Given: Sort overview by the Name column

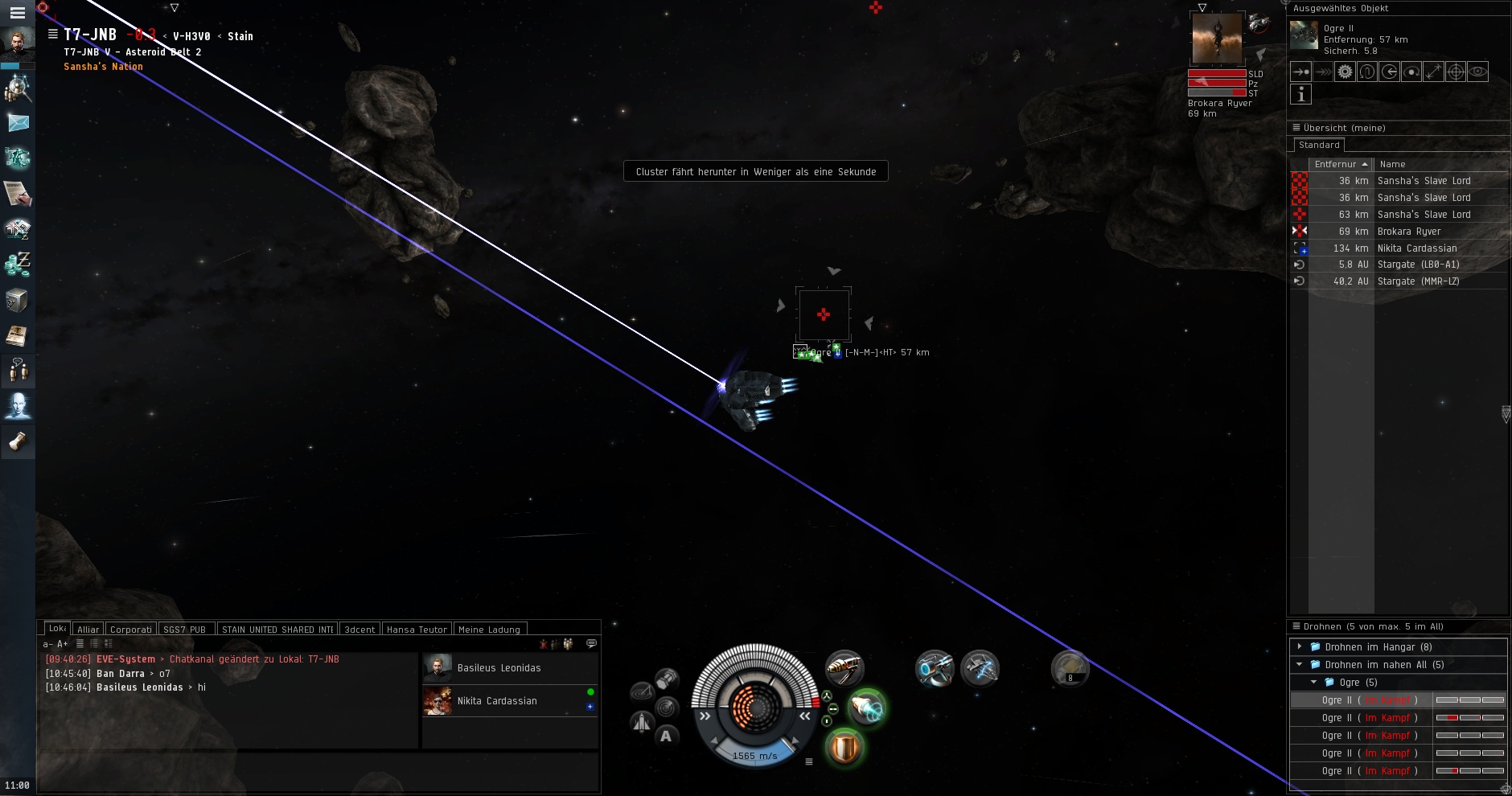Looking at the screenshot, I should coord(1392,164).
